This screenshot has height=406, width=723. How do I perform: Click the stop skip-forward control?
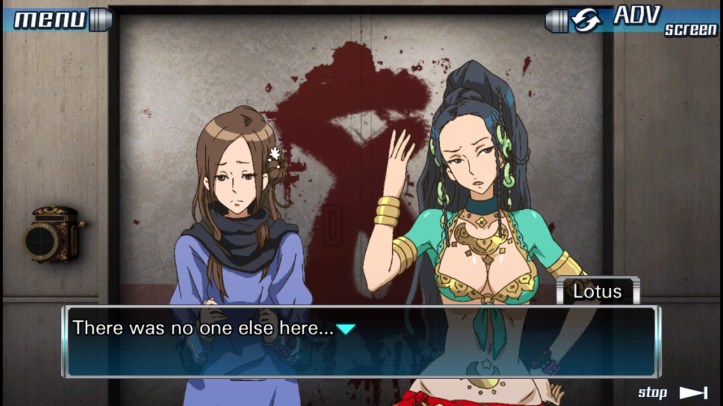[672, 392]
